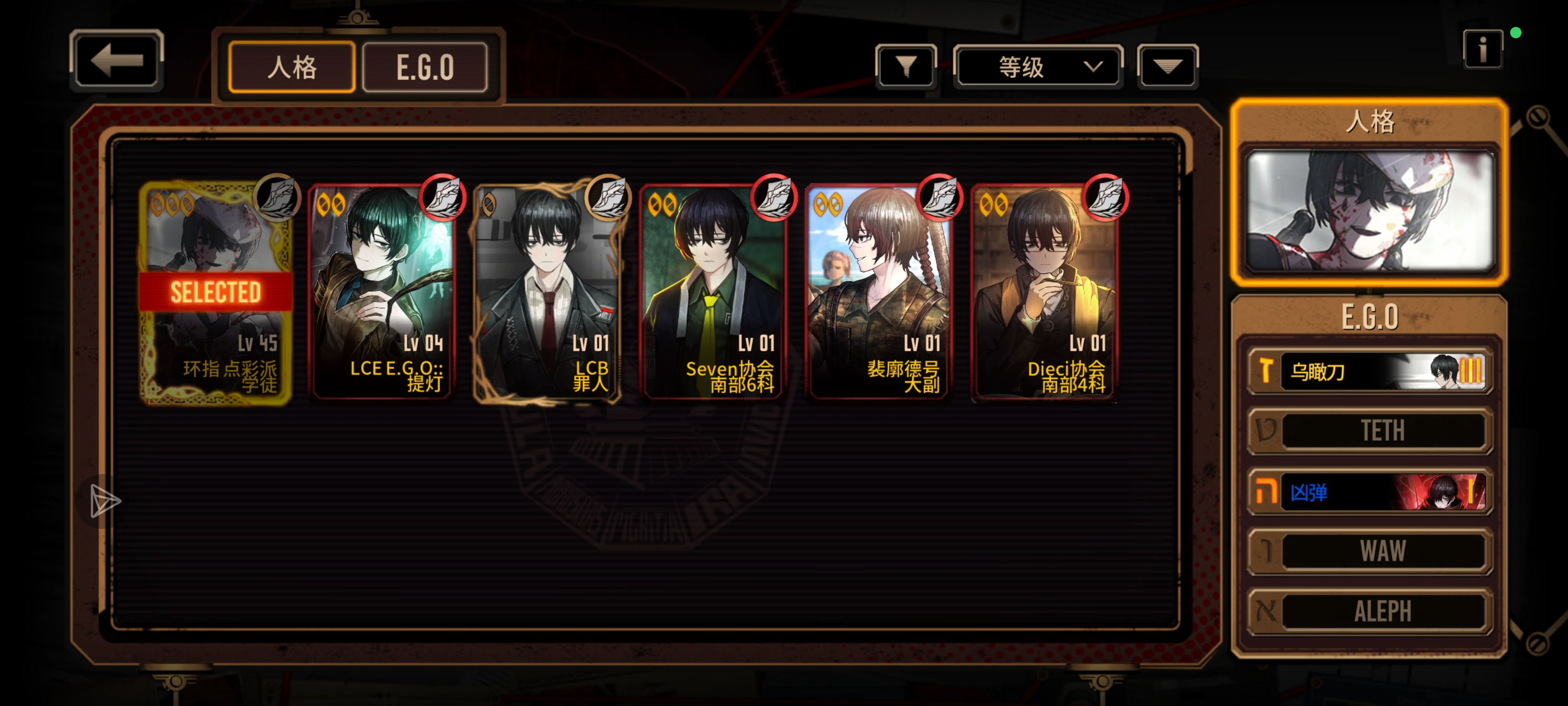
Task: Switch to the E.G.O tab
Action: coord(425,67)
